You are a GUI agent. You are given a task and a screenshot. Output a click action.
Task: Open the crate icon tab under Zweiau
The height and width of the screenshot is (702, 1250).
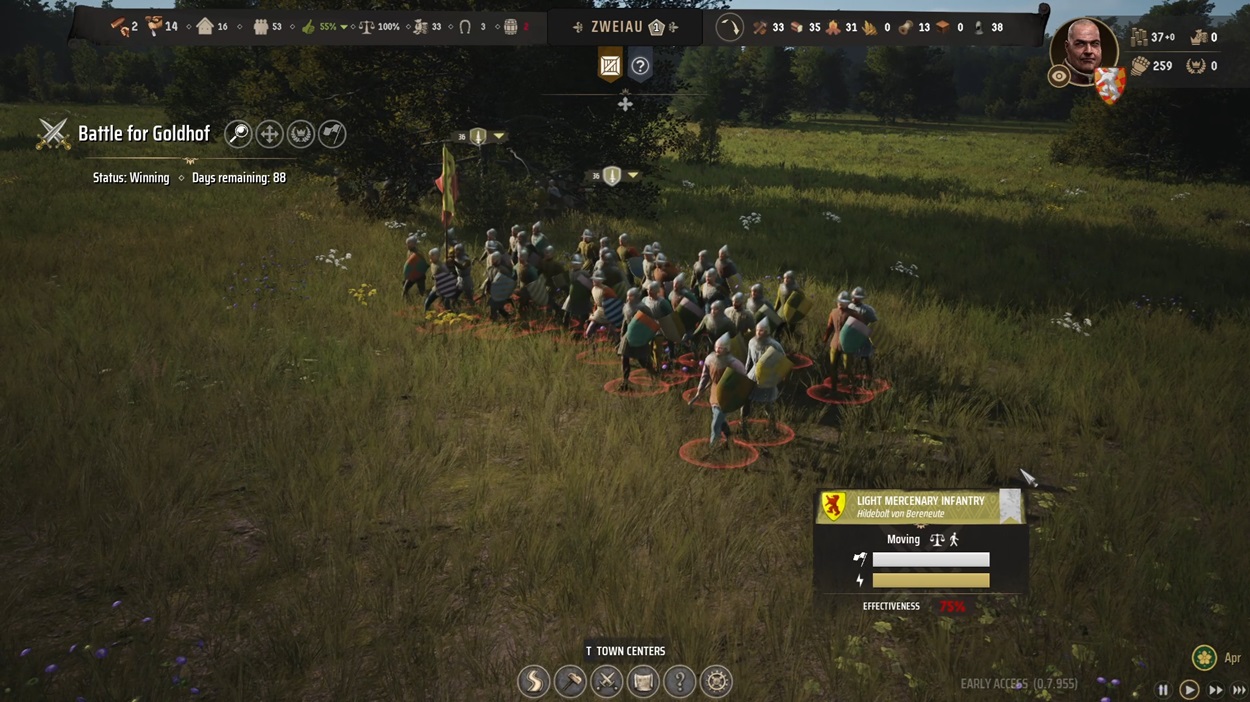610,67
